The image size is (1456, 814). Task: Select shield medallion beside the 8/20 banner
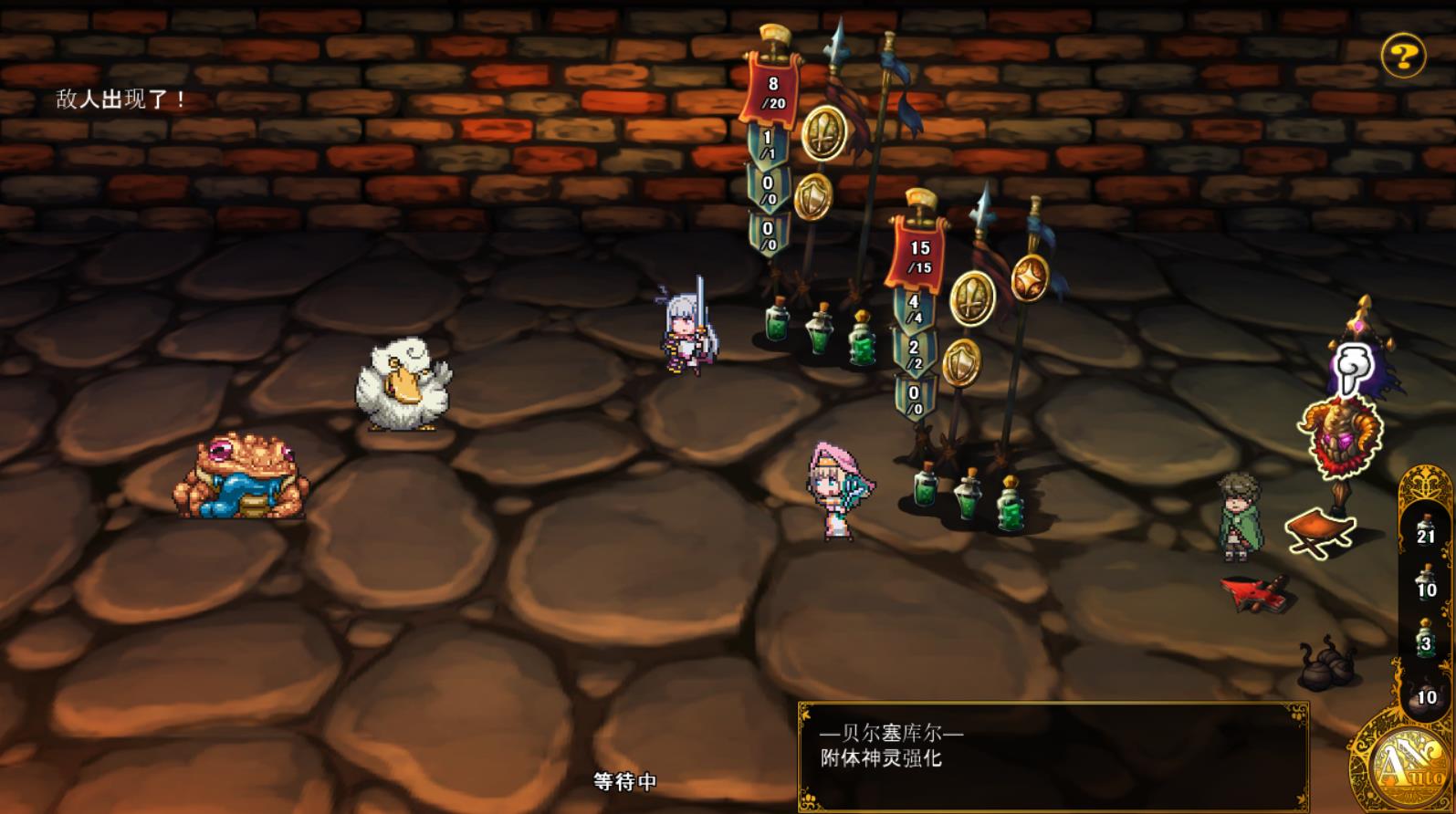(x=812, y=195)
